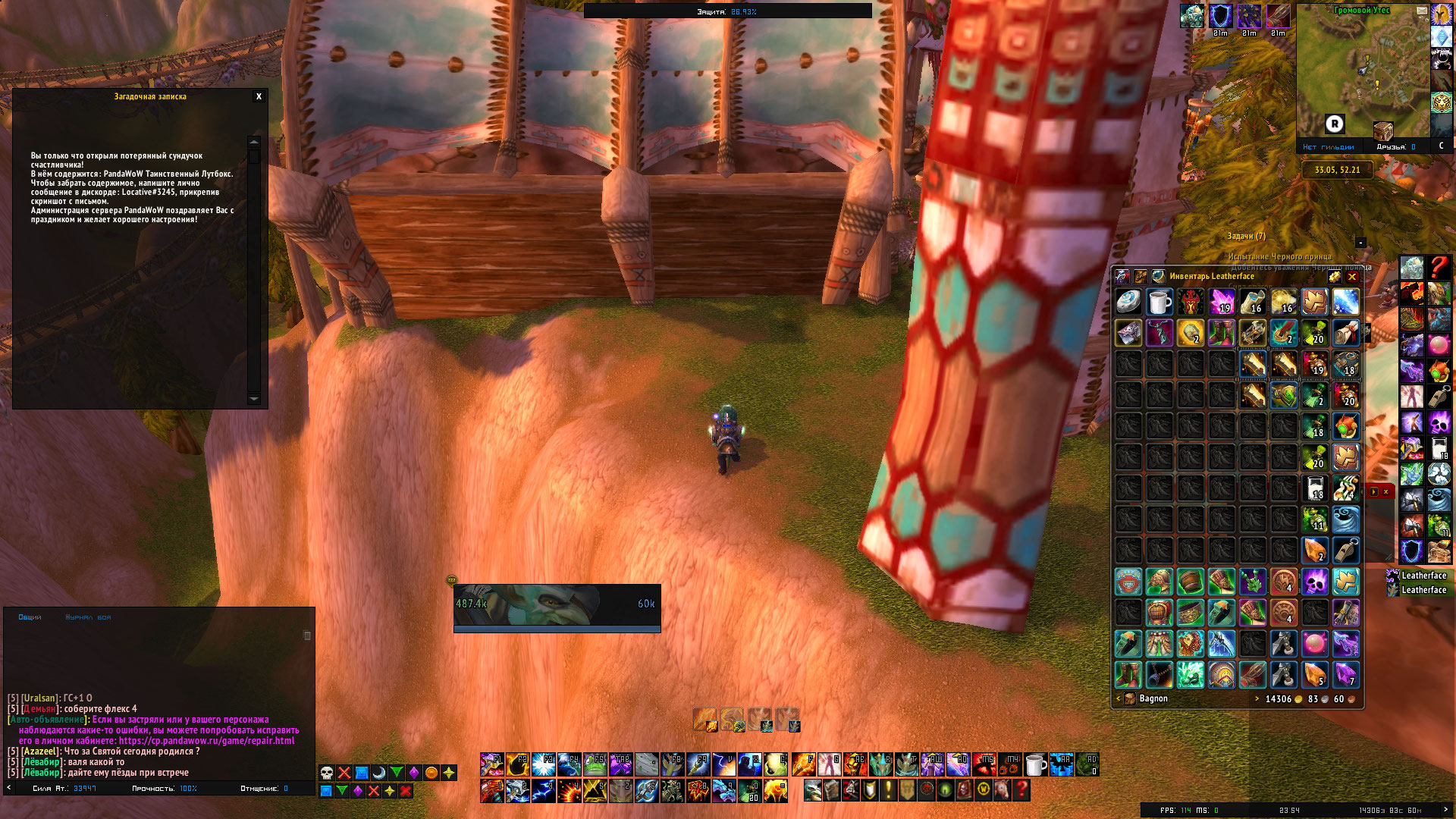
Task: Open the pandawow repair link in chat
Action: 206,741
